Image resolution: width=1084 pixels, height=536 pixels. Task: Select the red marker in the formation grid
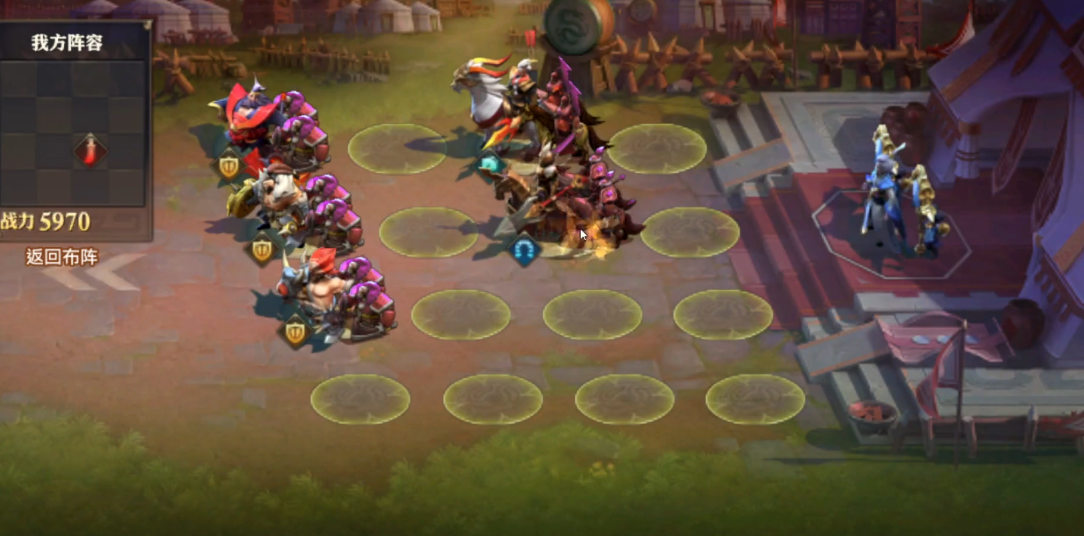click(x=91, y=150)
